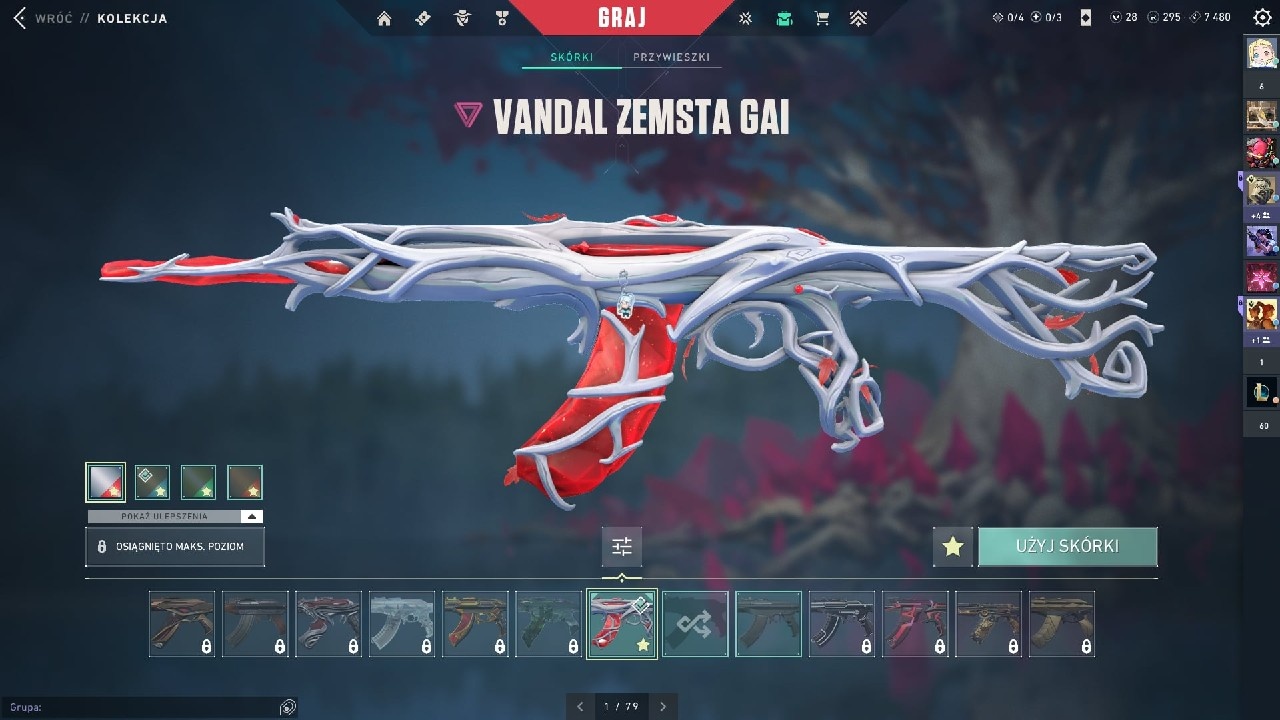
Task: Open the store cart icon
Action: pyautogui.click(x=822, y=18)
